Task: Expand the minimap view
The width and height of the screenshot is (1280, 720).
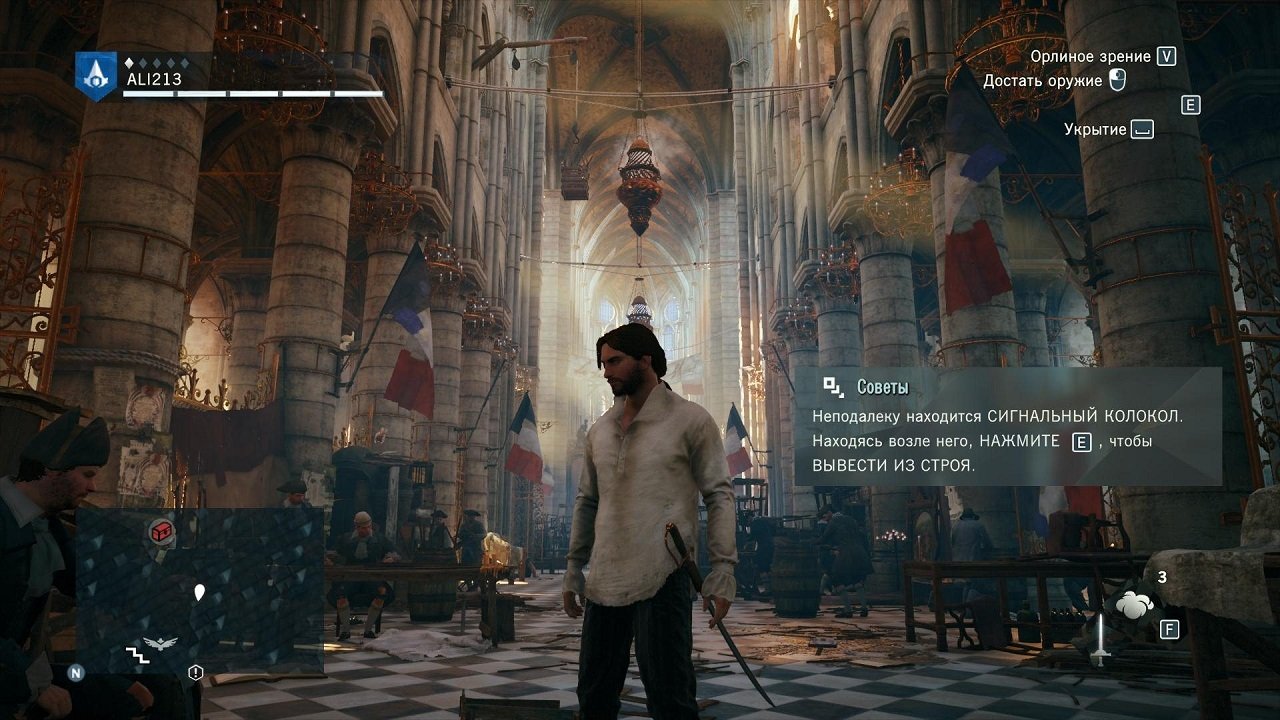Action: click(x=200, y=590)
